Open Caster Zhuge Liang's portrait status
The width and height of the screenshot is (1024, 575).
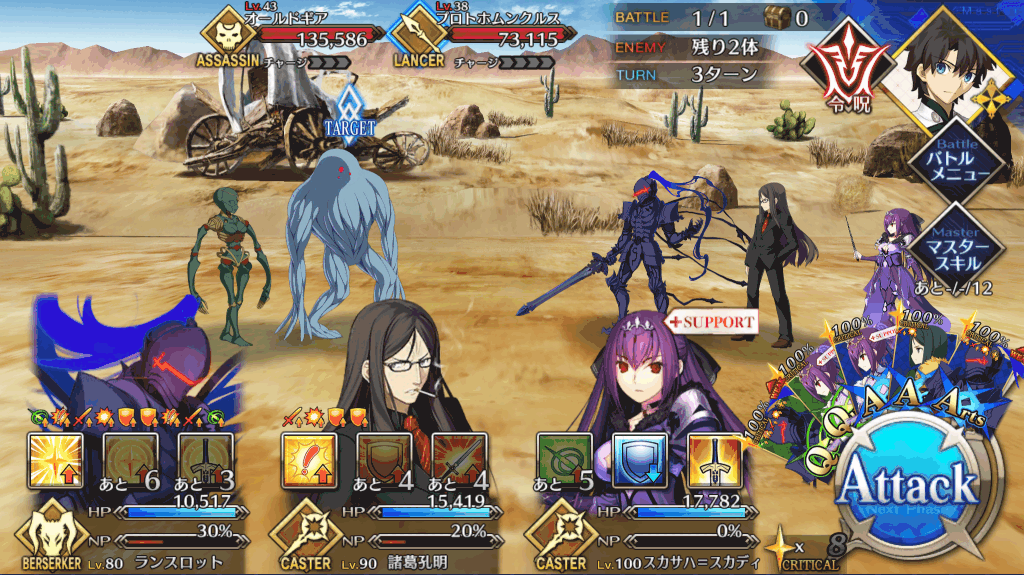pos(390,360)
